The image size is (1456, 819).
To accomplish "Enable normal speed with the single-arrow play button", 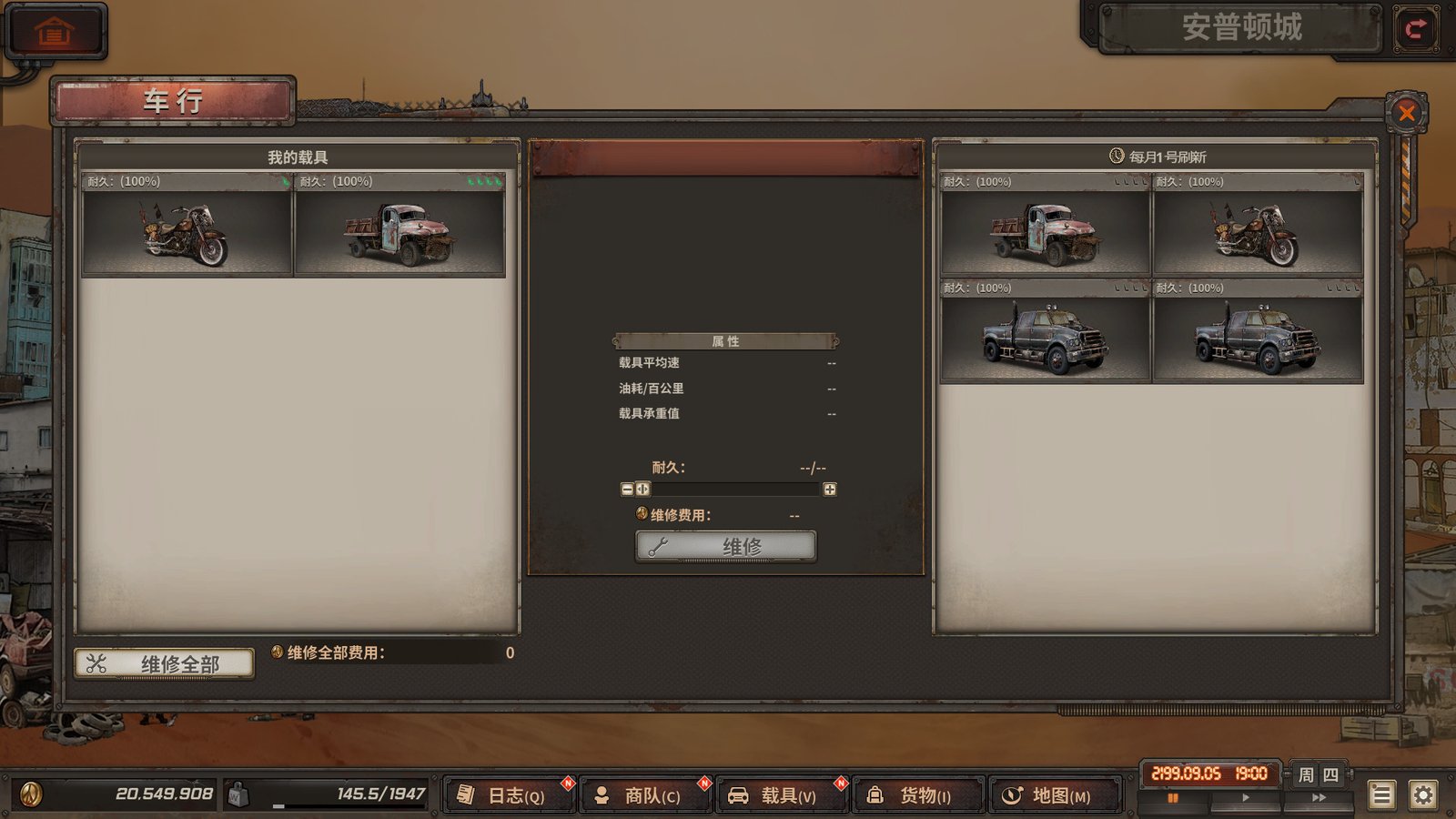I will tap(1247, 795).
